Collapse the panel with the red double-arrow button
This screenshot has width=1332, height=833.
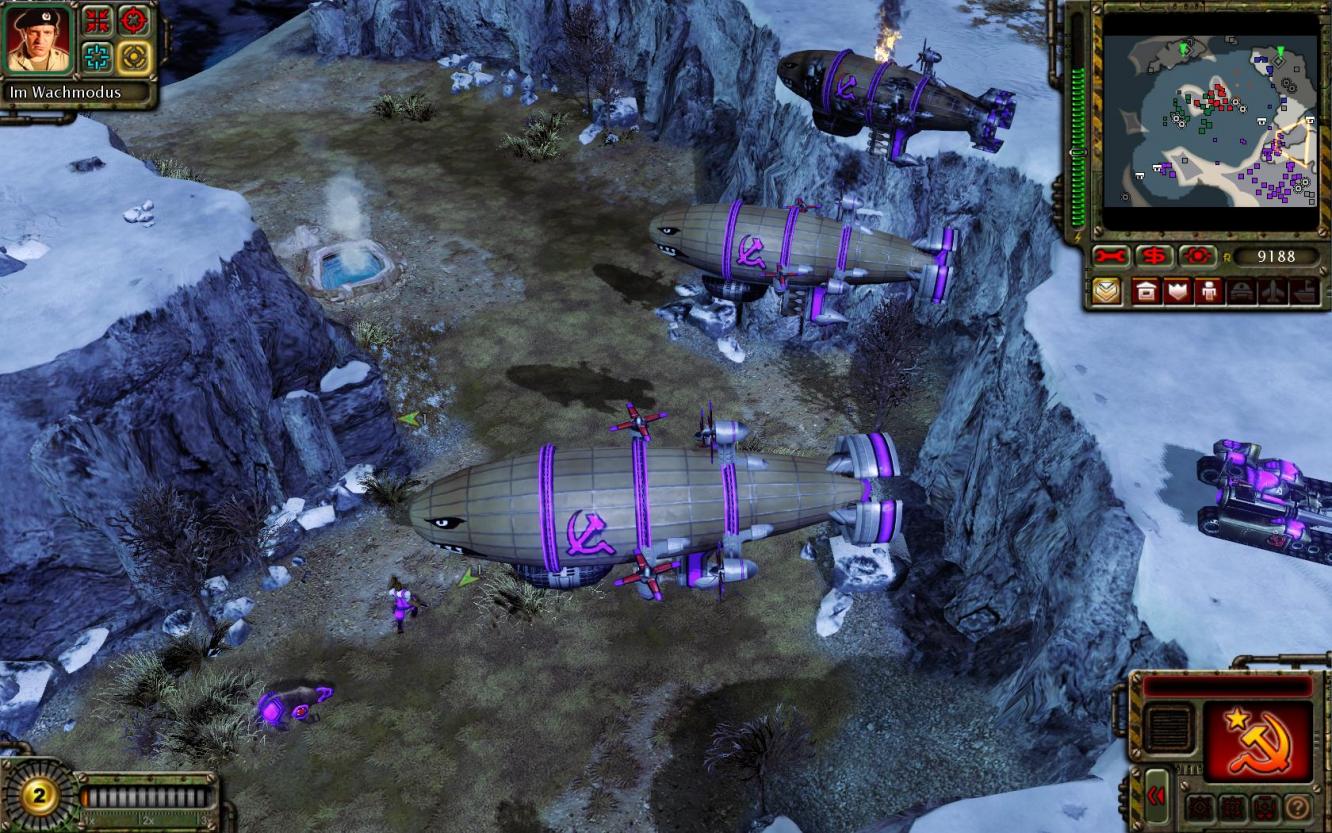tap(1156, 795)
